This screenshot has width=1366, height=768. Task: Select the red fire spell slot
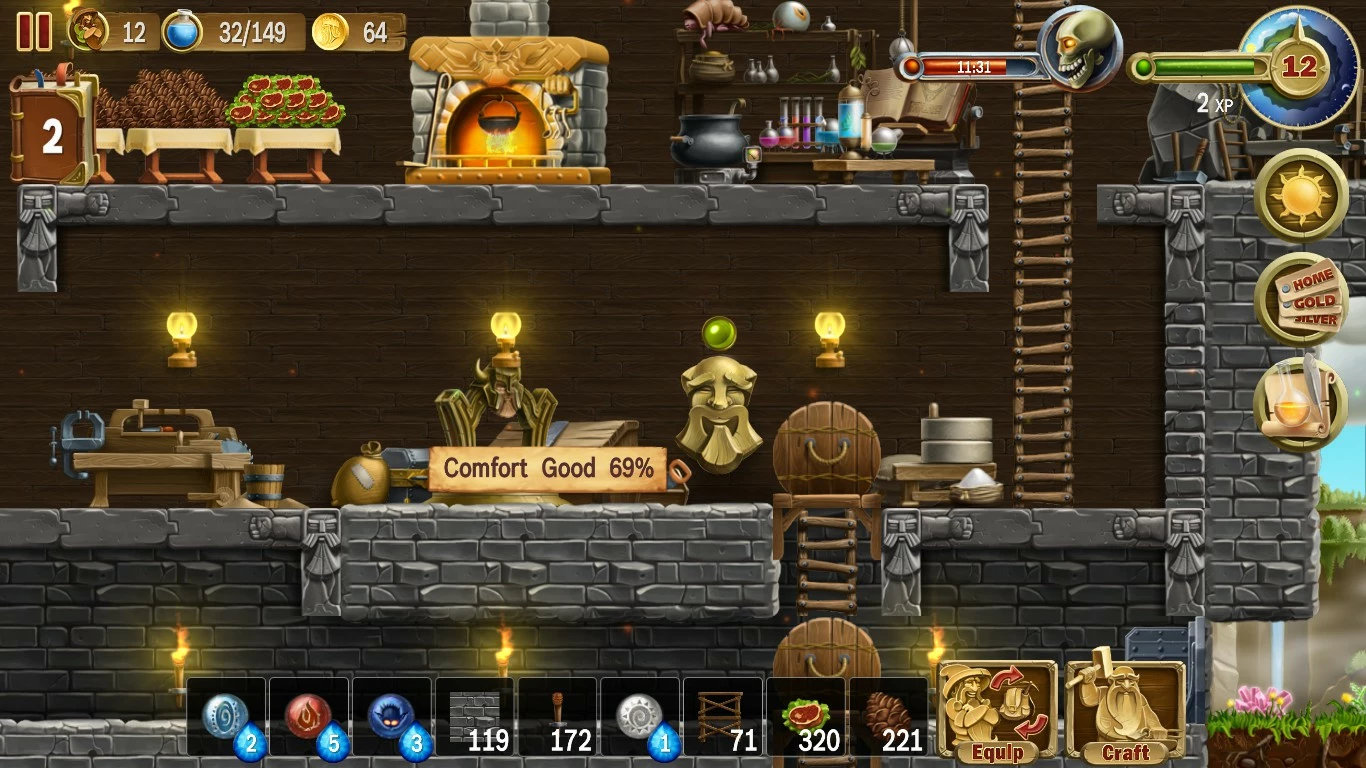(x=309, y=718)
